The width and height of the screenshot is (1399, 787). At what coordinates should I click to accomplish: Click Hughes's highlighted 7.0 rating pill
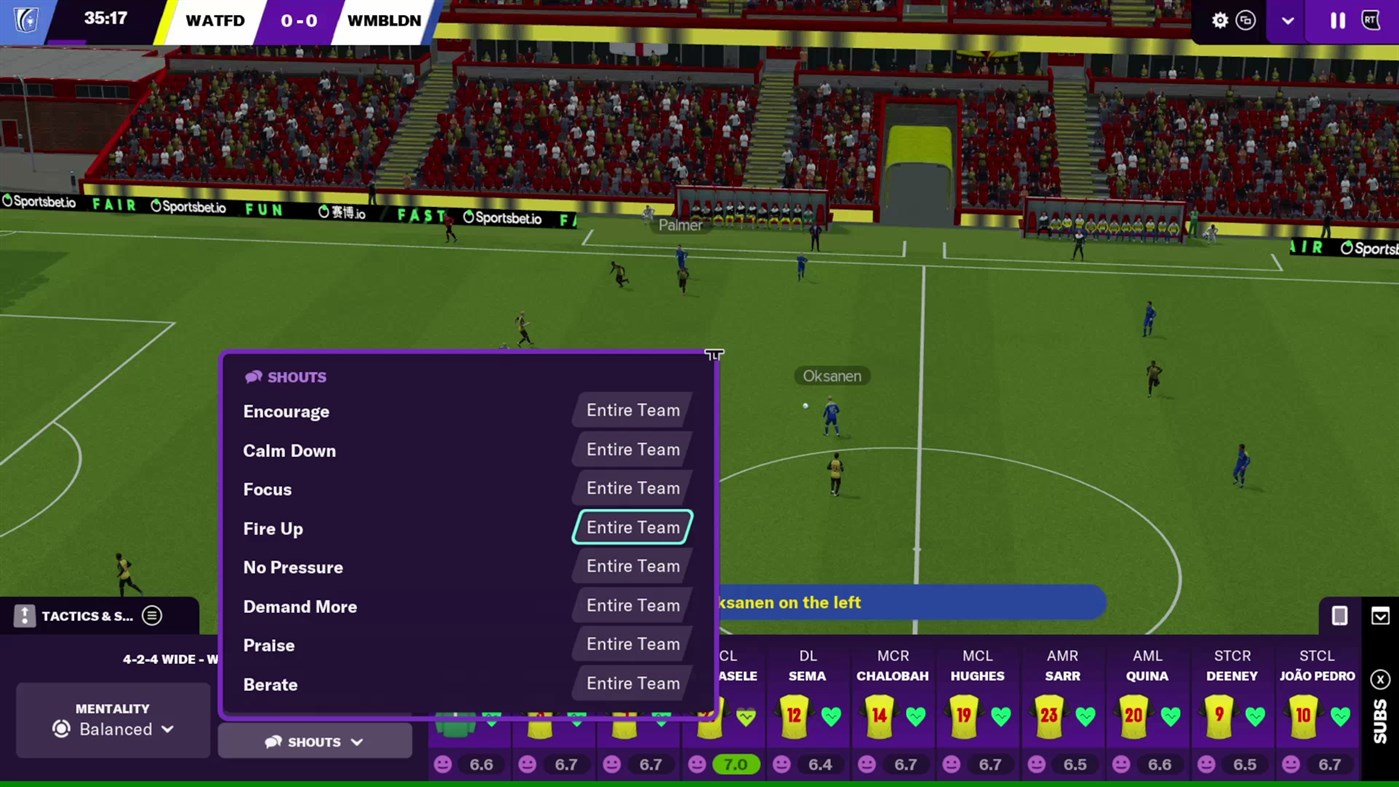point(735,764)
